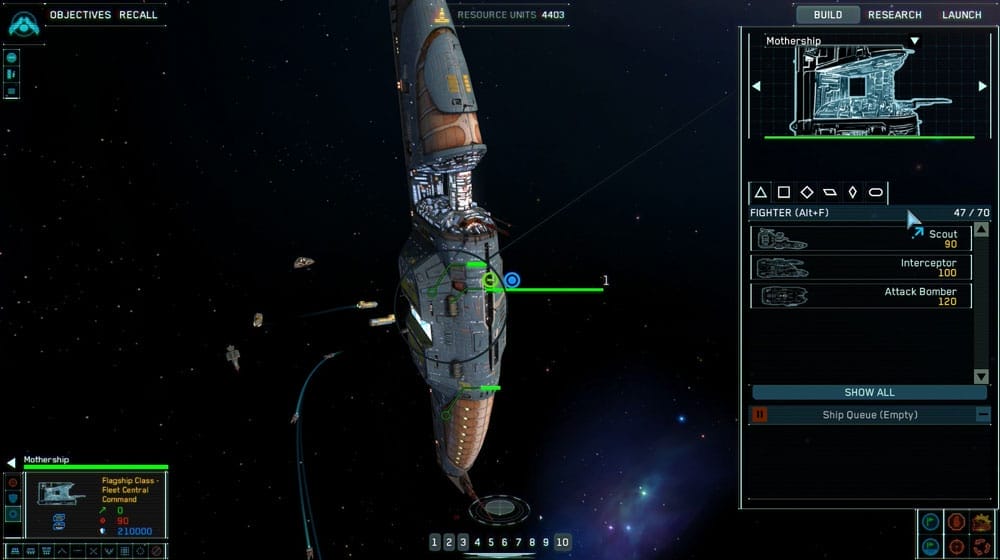This screenshot has height=560, width=1000.
Task: Select control group 1
Action: tap(435, 542)
